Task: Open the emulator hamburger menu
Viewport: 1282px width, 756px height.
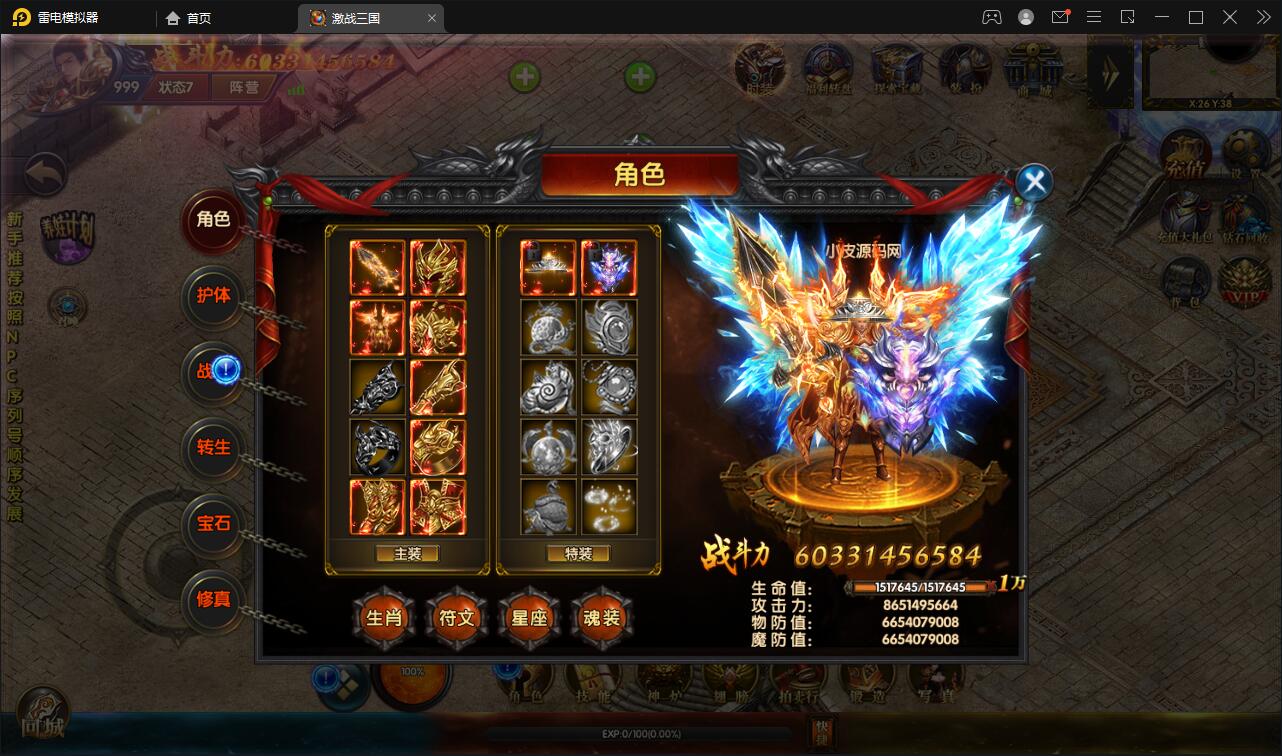Action: pos(1093,17)
